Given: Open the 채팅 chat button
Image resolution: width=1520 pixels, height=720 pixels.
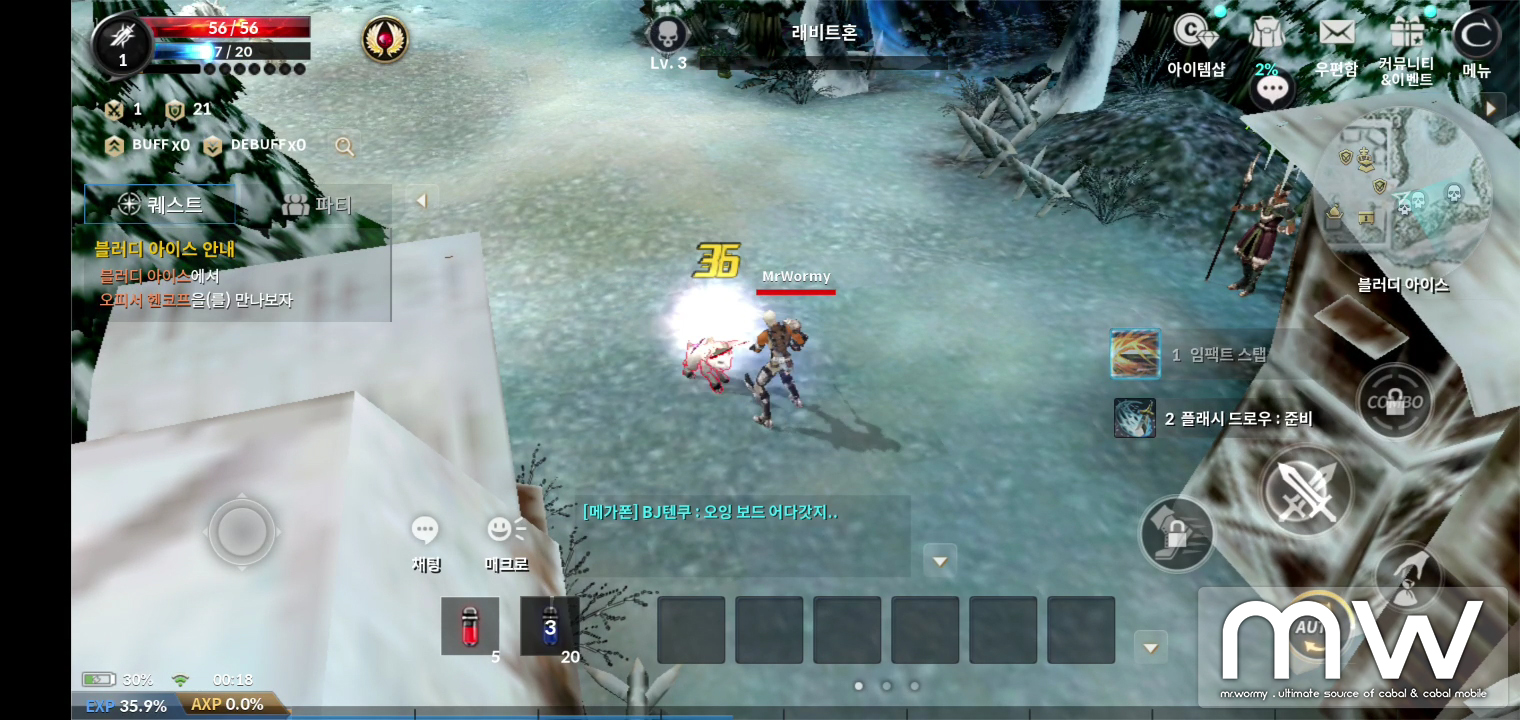Looking at the screenshot, I should point(426,542).
